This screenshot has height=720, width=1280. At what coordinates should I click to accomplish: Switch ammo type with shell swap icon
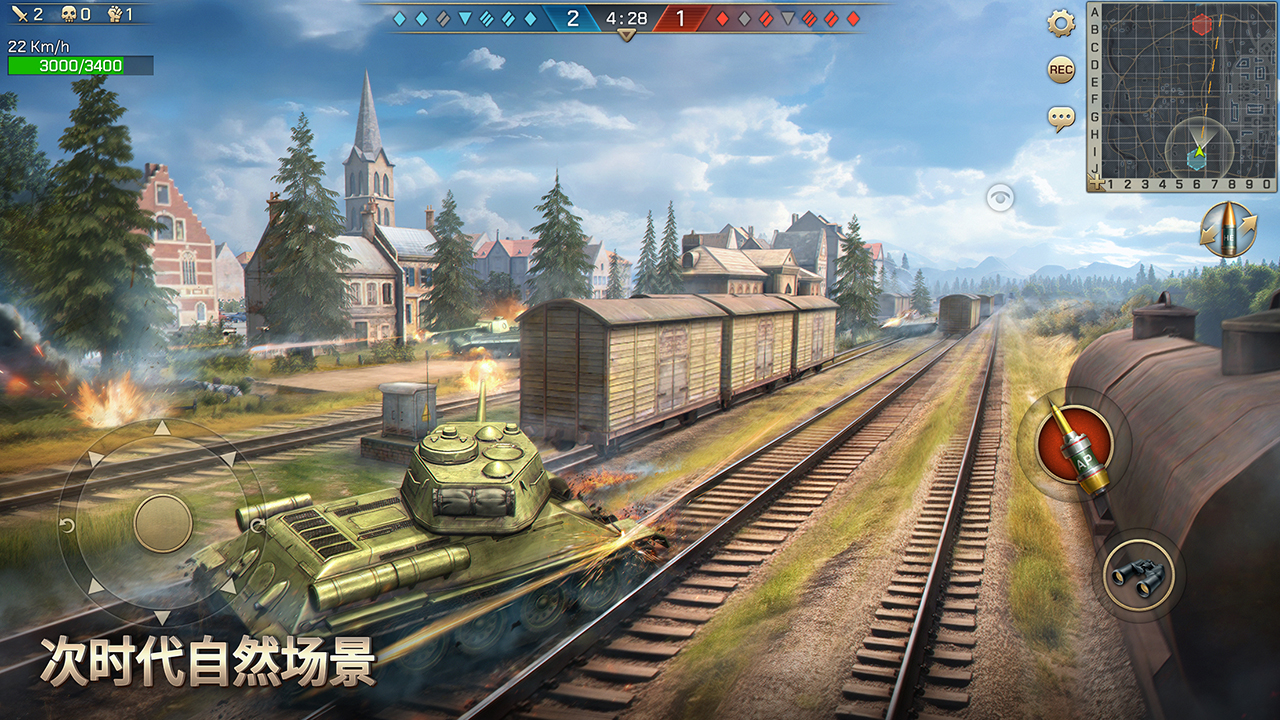(x=1228, y=230)
